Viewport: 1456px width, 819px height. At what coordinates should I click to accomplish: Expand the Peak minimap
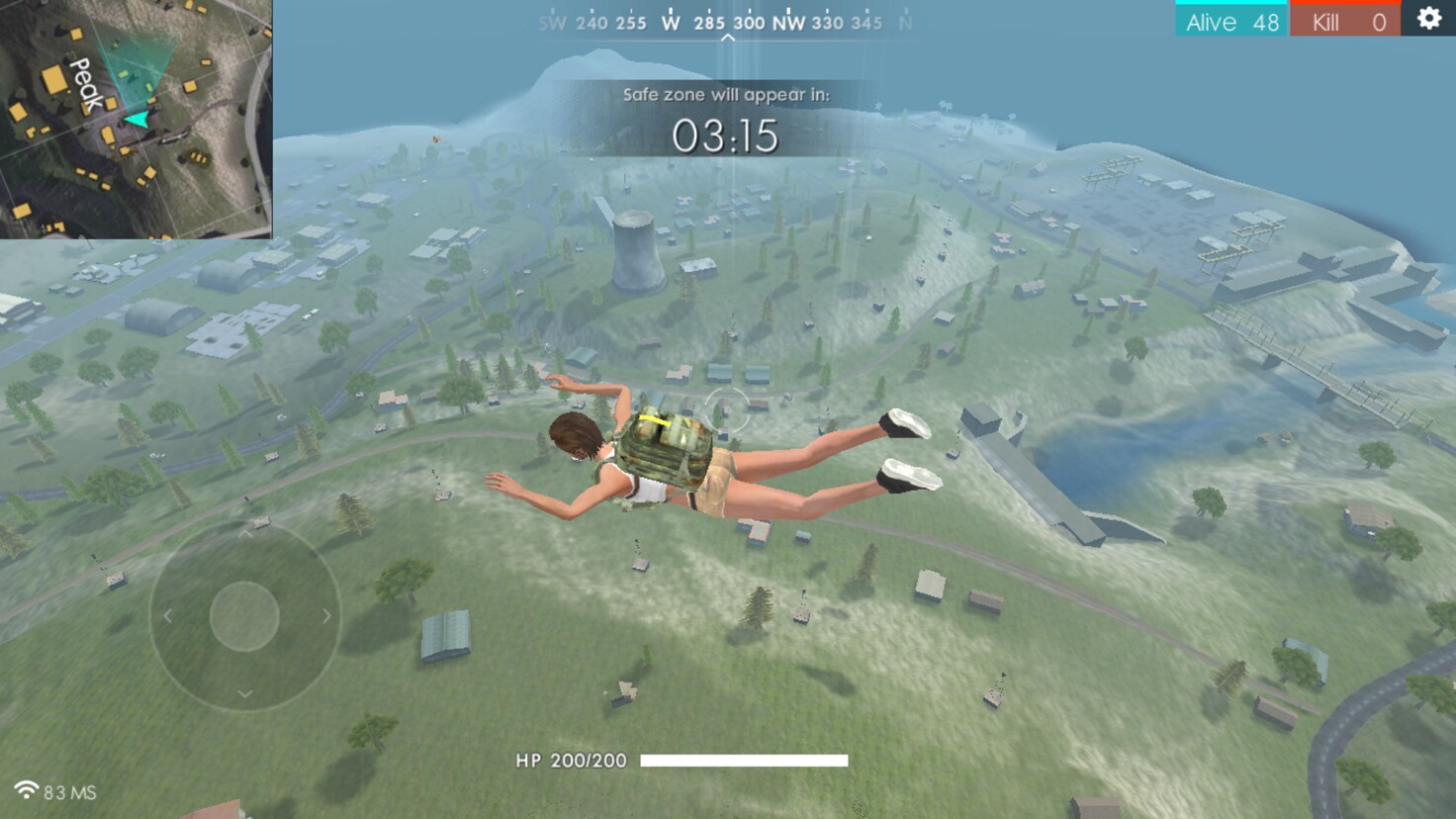tap(136, 119)
